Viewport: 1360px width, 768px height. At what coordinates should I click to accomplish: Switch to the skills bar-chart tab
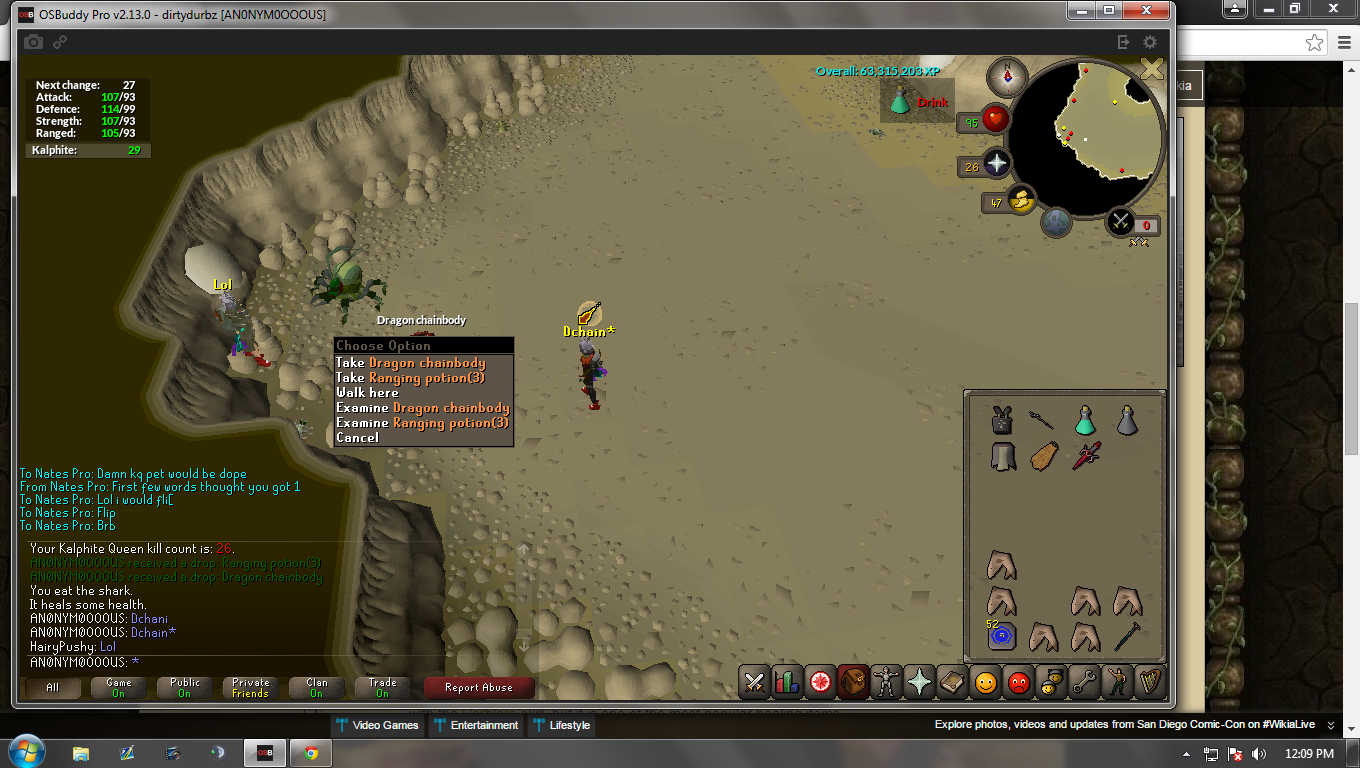pos(787,682)
